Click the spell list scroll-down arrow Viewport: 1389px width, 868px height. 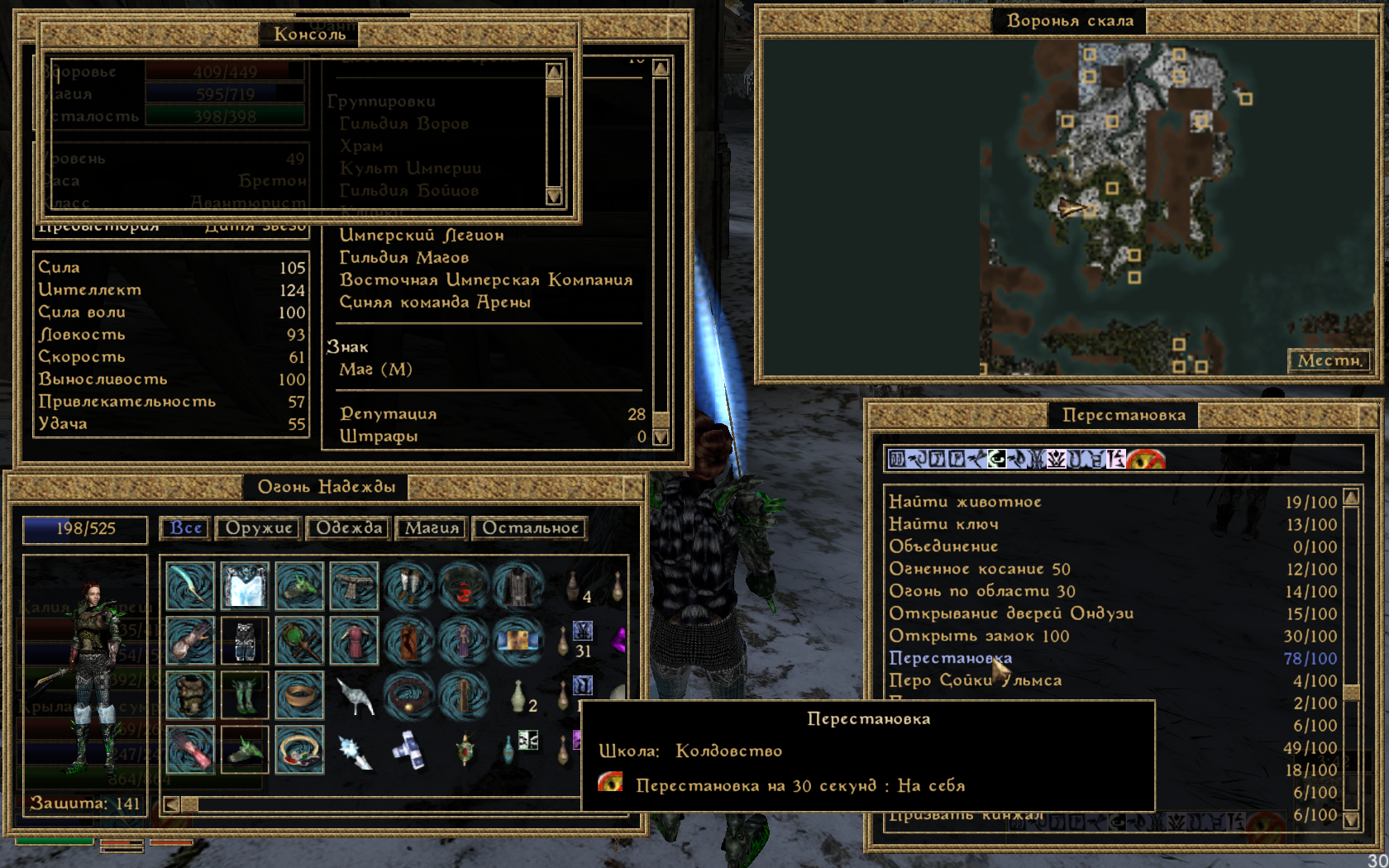click(1352, 820)
